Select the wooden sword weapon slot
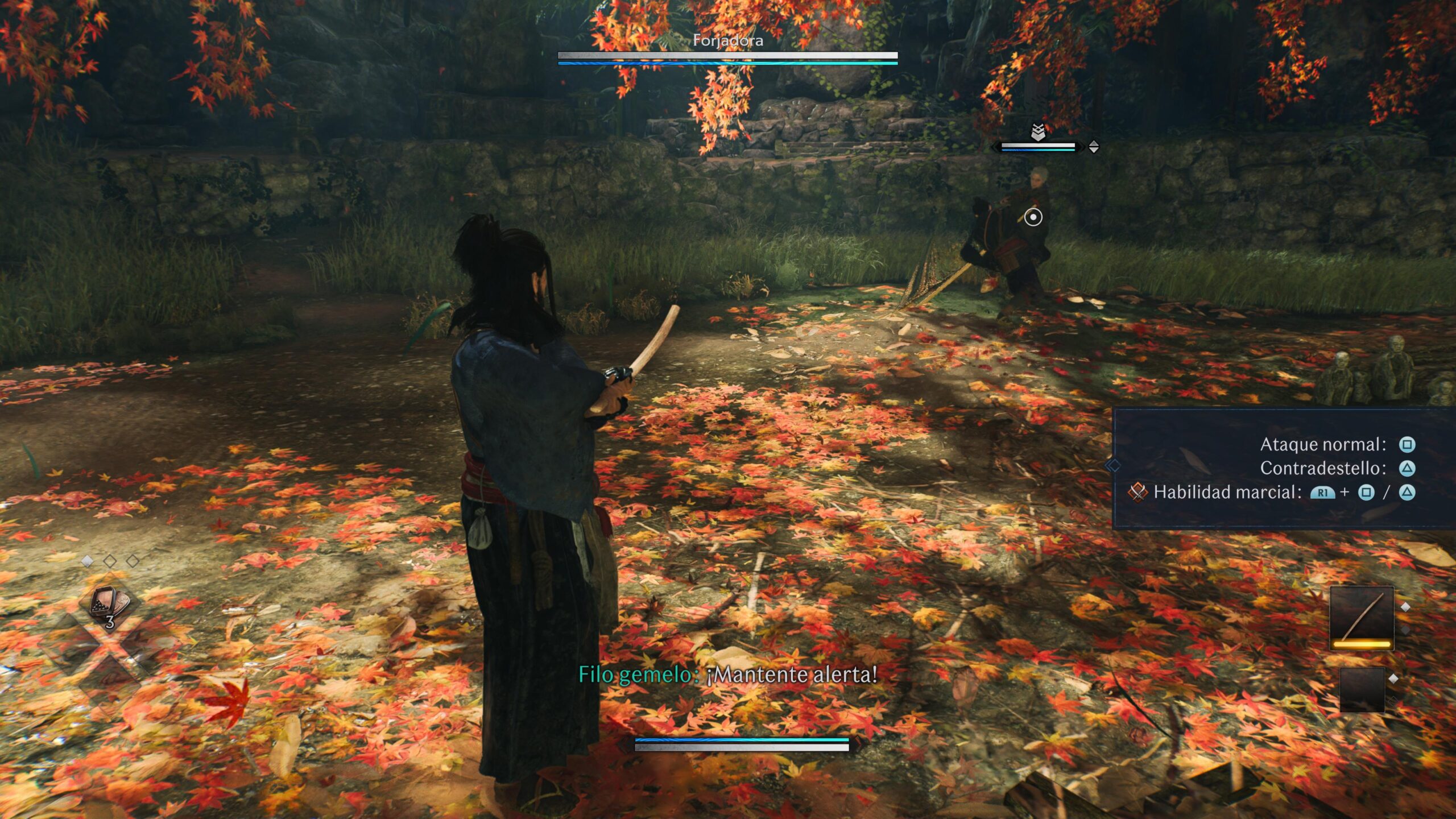 pyautogui.click(x=1362, y=618)
